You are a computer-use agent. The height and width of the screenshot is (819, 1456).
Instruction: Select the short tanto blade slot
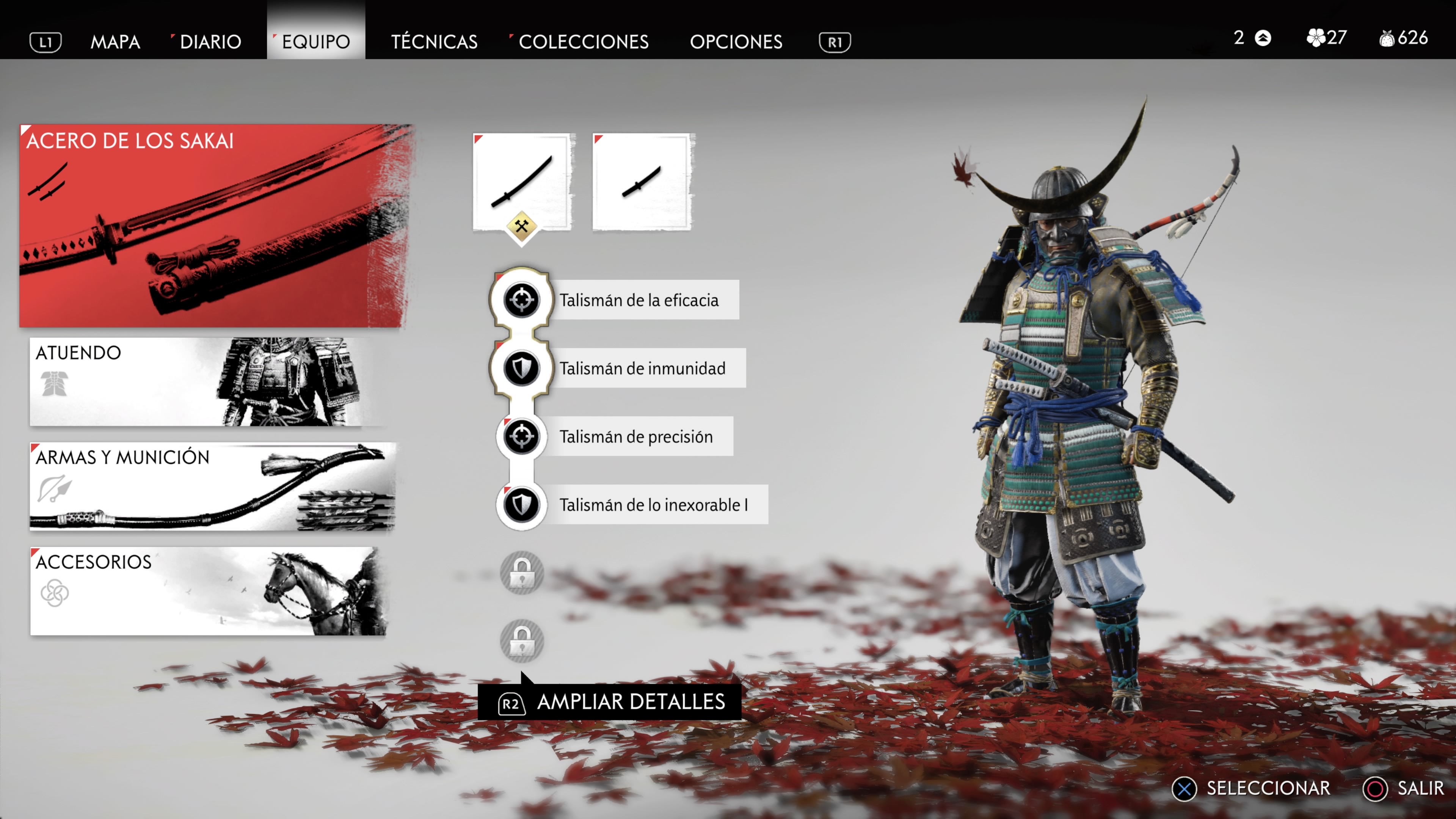pyautogui.click(x=642, y=182)
